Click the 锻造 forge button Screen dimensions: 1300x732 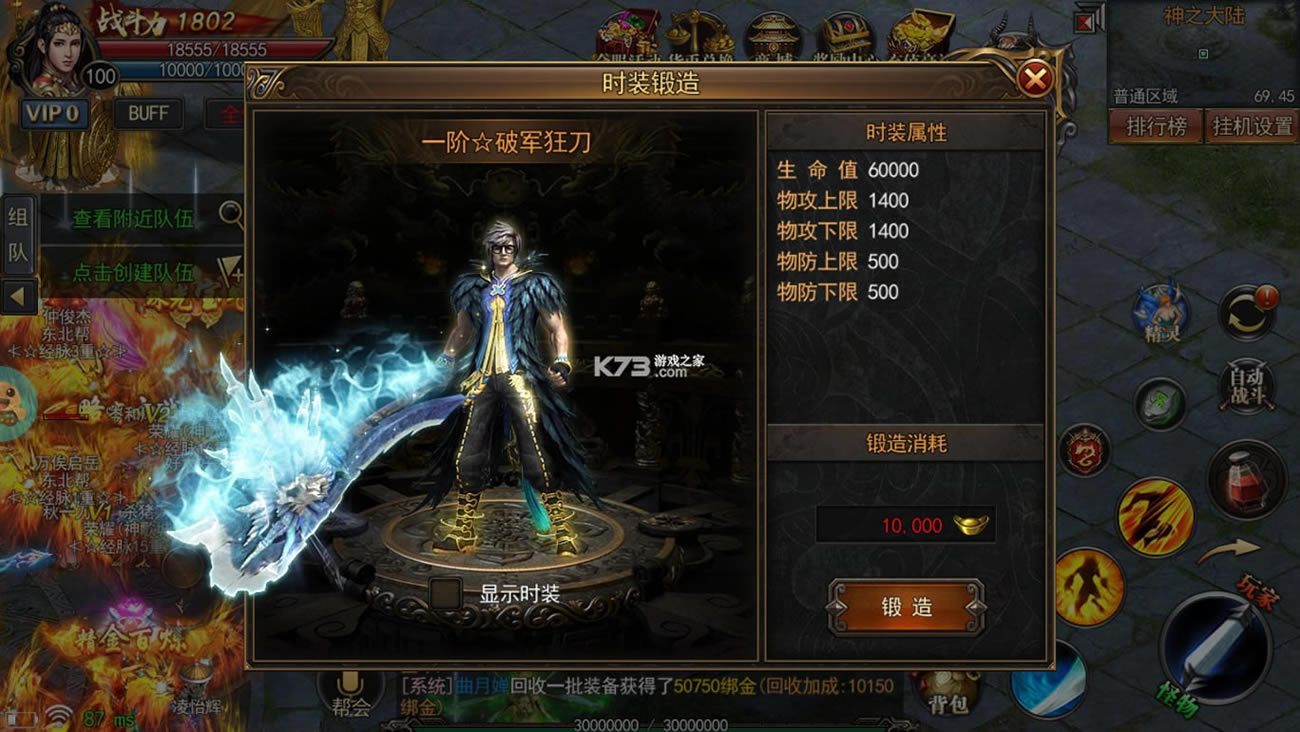[x=906, y=607]
